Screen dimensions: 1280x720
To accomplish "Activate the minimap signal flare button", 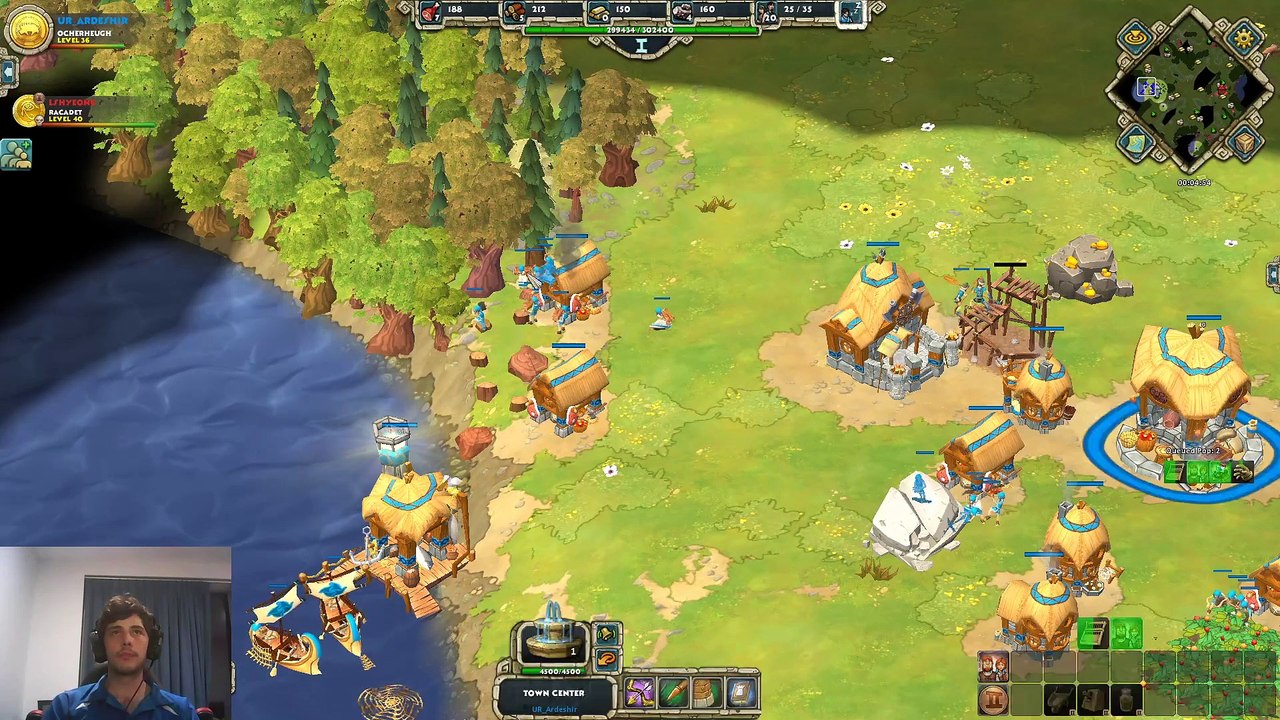I will (1135, 39).
